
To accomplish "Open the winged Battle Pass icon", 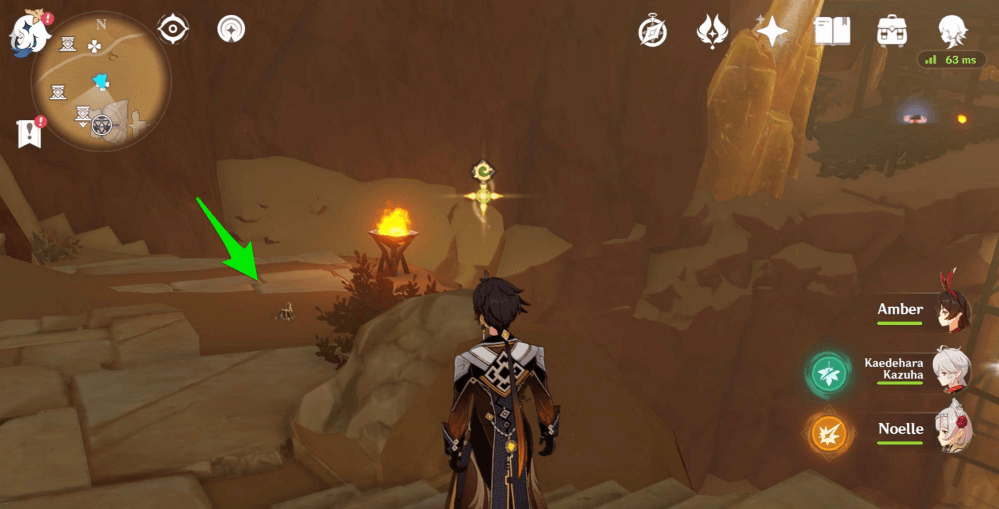I will [x=711, y=32].
